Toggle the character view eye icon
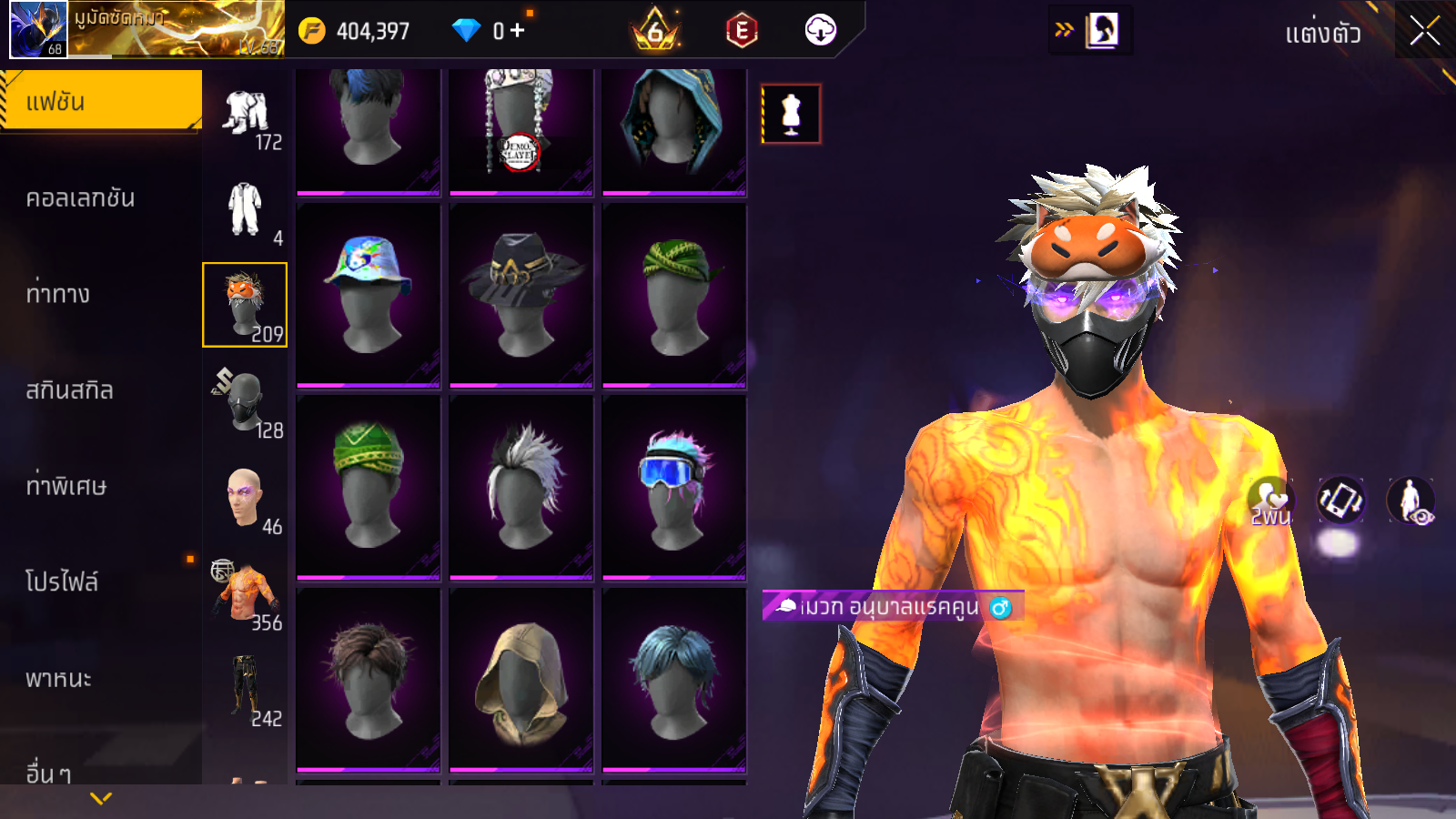The height and width of the screenshot is (819, 1456). pos(1410,501)
